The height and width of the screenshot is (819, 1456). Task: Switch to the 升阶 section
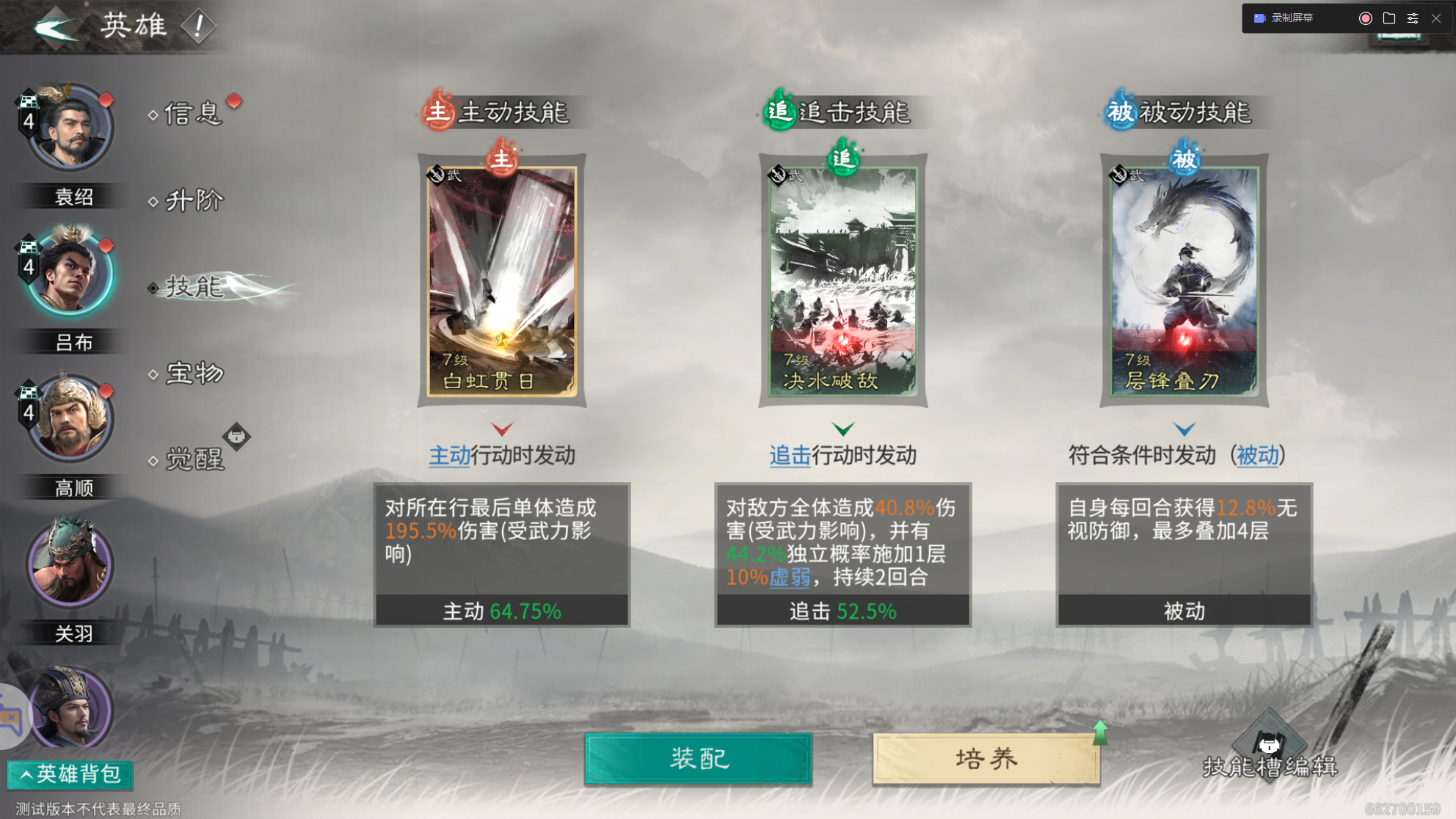194,200
